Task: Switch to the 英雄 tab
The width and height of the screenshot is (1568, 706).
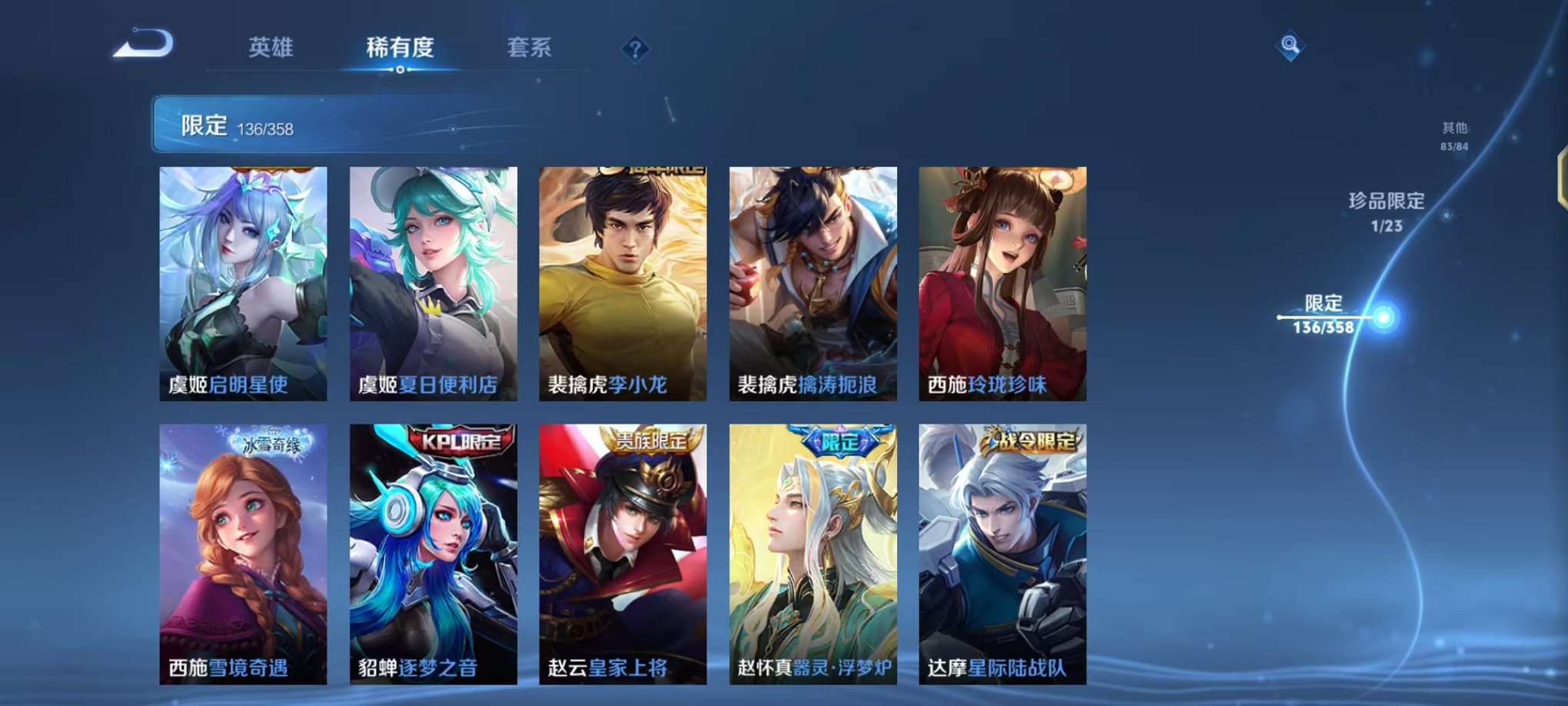Action: pos(273,48)
